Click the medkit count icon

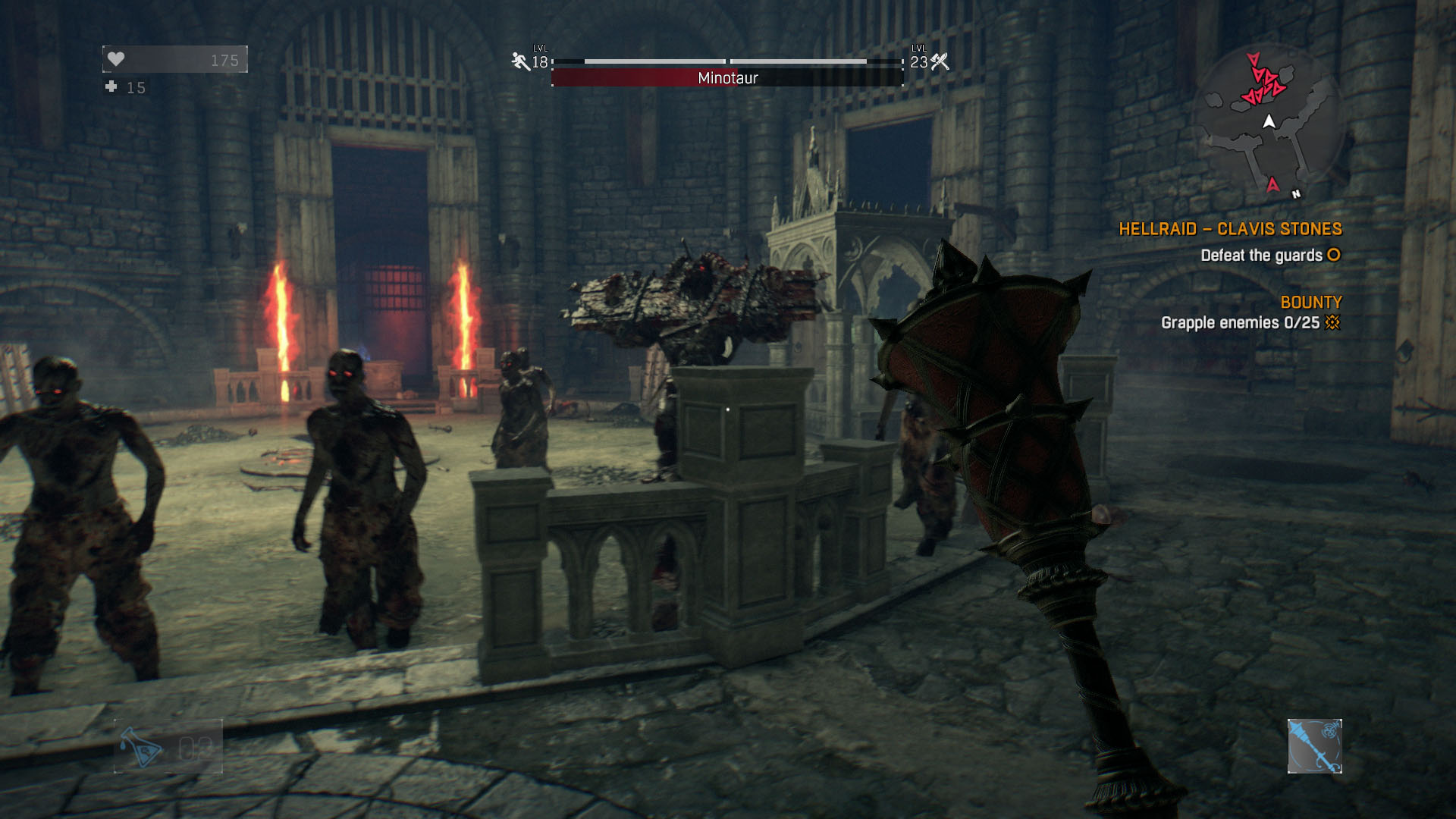[111, 87]
